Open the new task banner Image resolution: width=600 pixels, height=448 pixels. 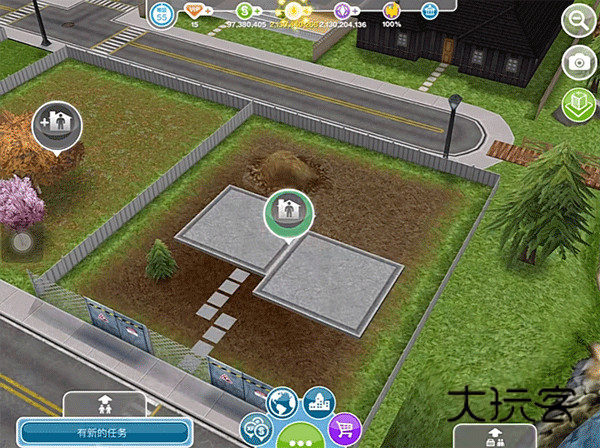pyautogui.click(x=101, y=433)
